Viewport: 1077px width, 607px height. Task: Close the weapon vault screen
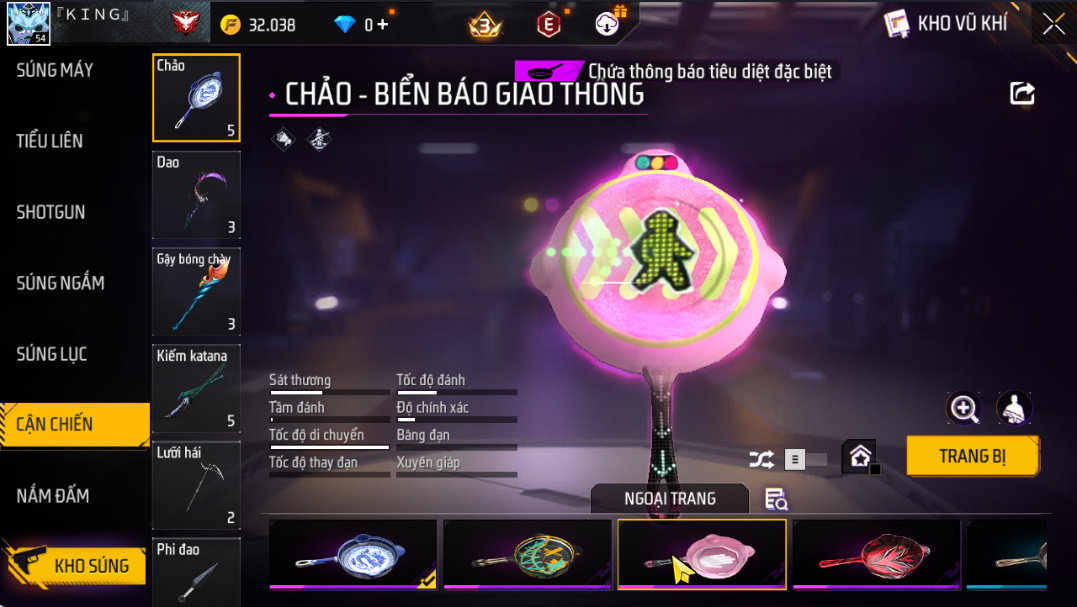tap(1053, 24)
